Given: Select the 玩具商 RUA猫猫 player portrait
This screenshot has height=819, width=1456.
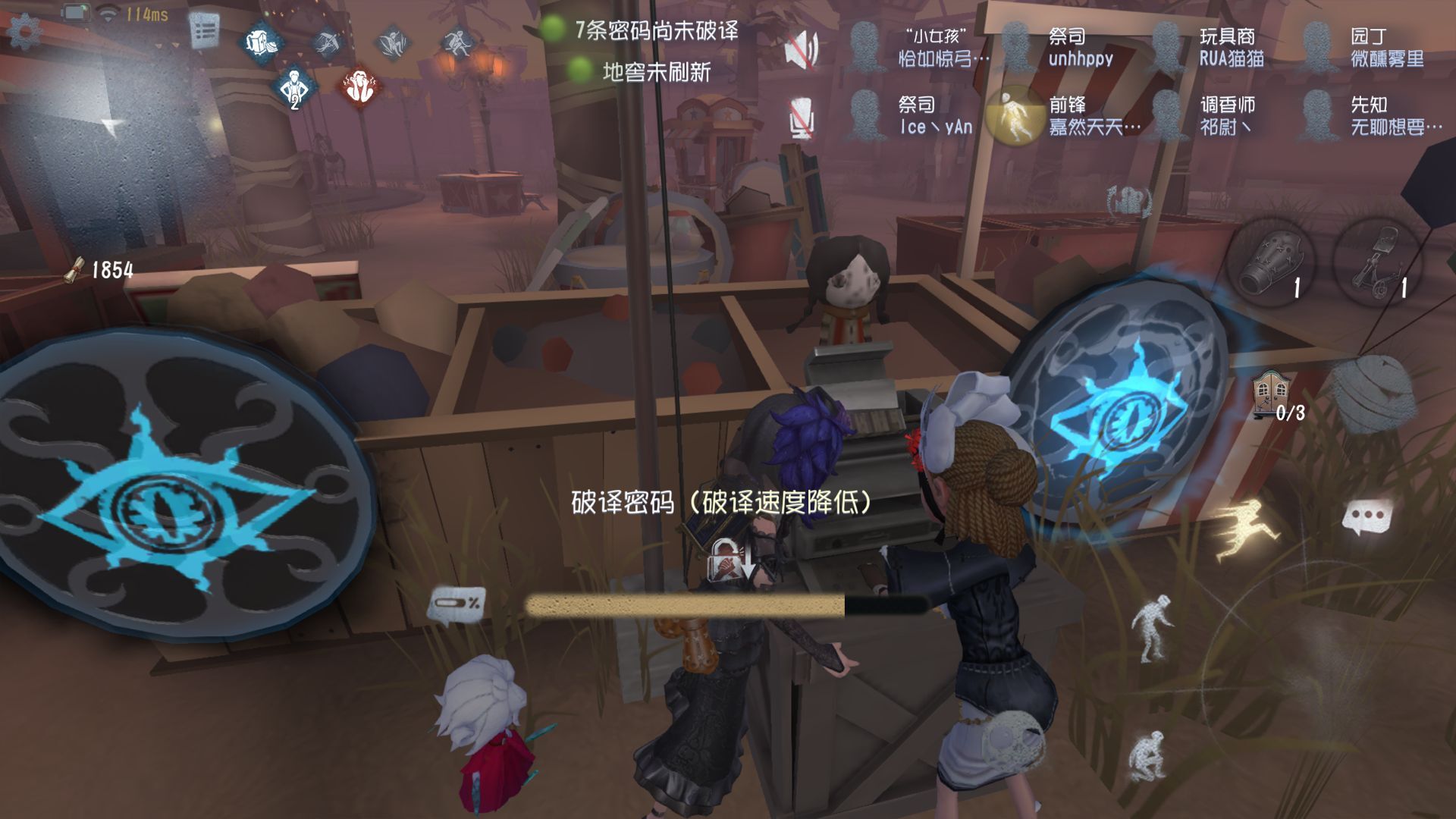Looking at the screenshot, I should 1167,47.
